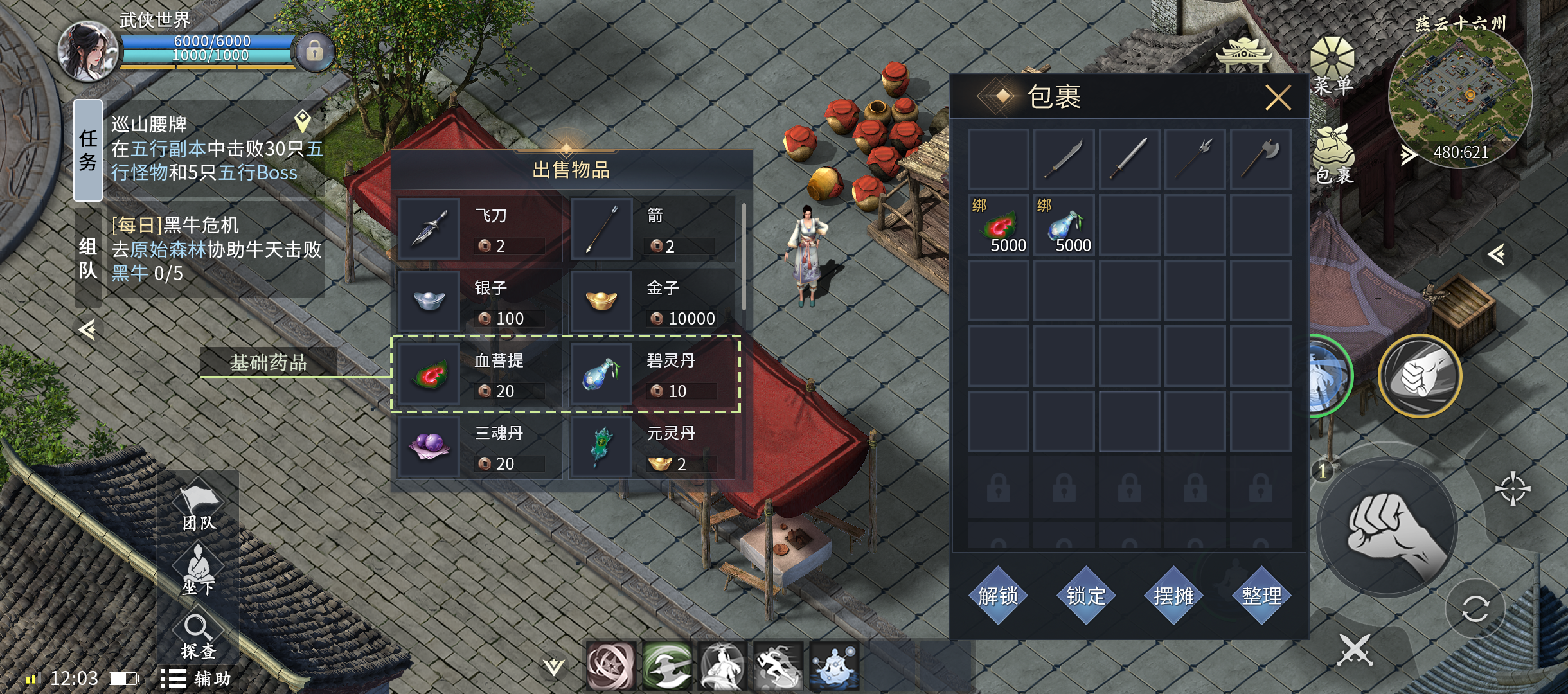Sort the bag with 整理
Screen dimensions: 1568x694
point(1261,596)
